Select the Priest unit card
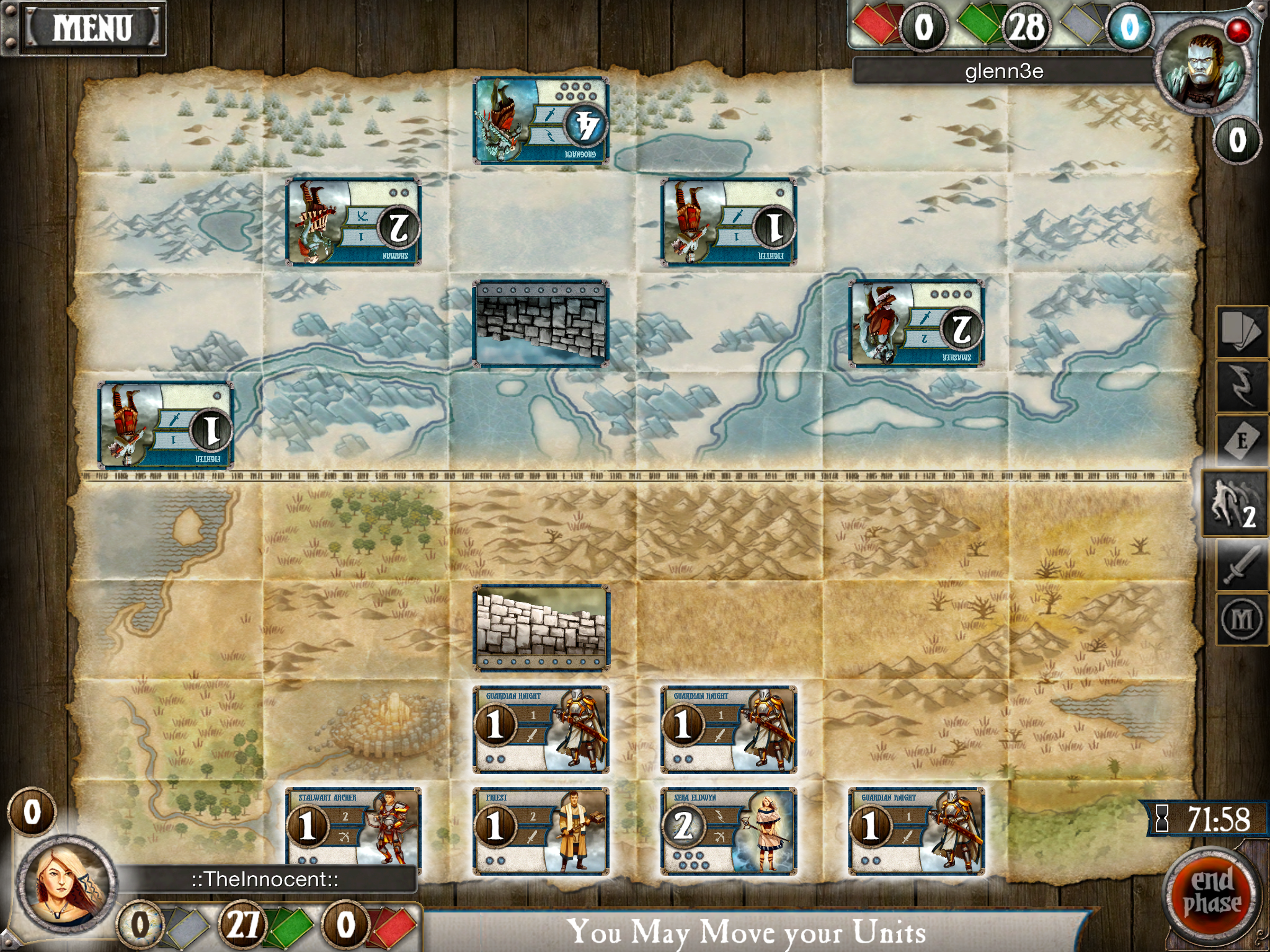This screenshot has height=952, width=1270. click(541, 831)
